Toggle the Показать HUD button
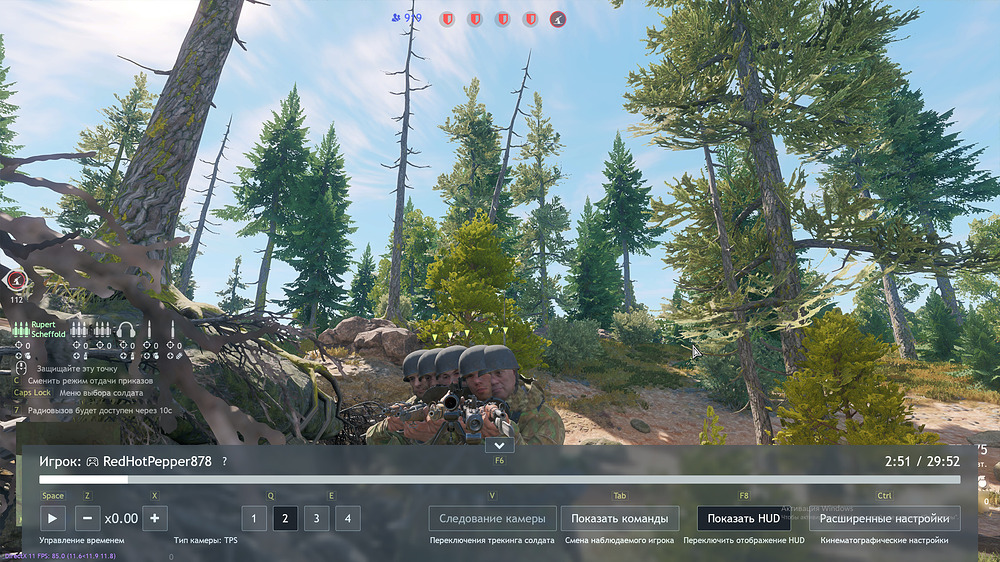This screenshot has height=562, width=1000. [x=743, y=518]
